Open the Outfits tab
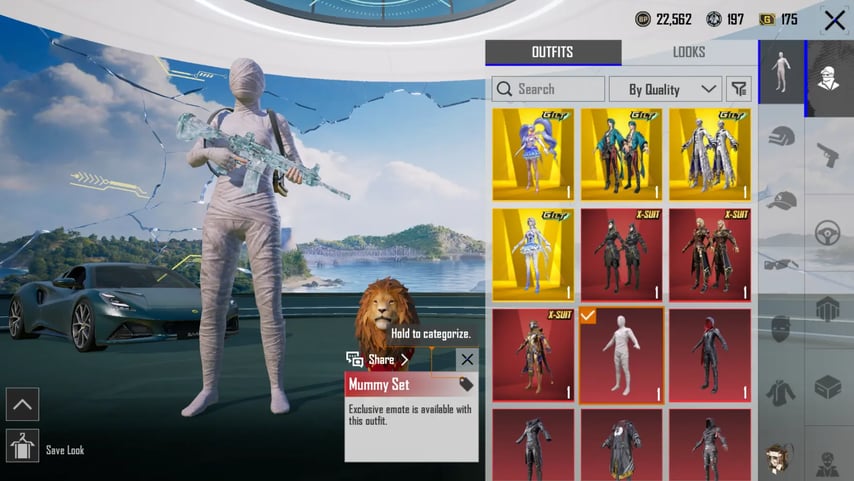This screenshot has height=481, width=854. tap(553, 52)
